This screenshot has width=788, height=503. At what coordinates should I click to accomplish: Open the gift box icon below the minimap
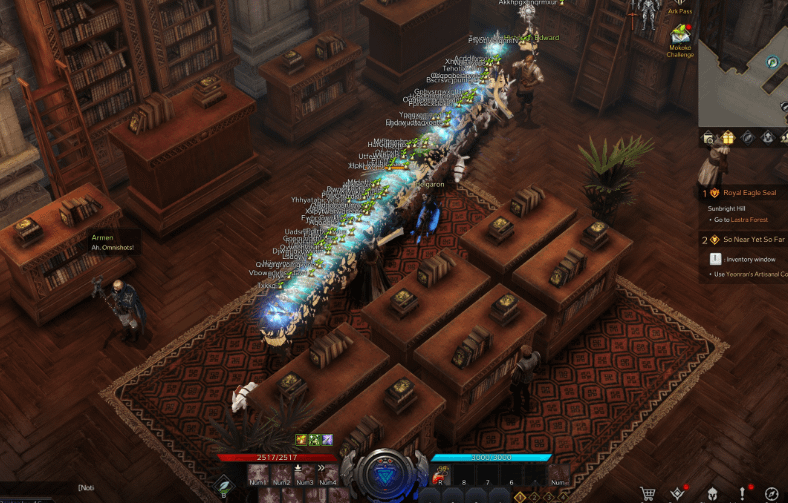(x=728, y=137)
